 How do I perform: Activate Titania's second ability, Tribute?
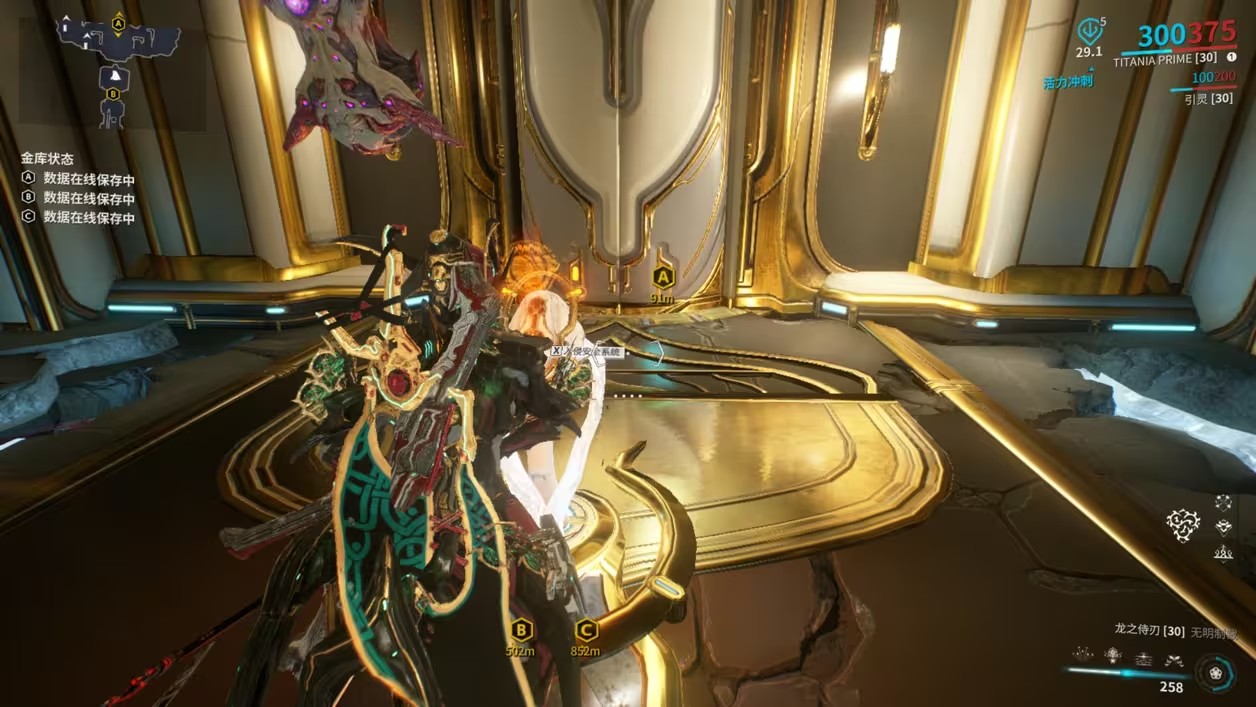pos(1112,655)
